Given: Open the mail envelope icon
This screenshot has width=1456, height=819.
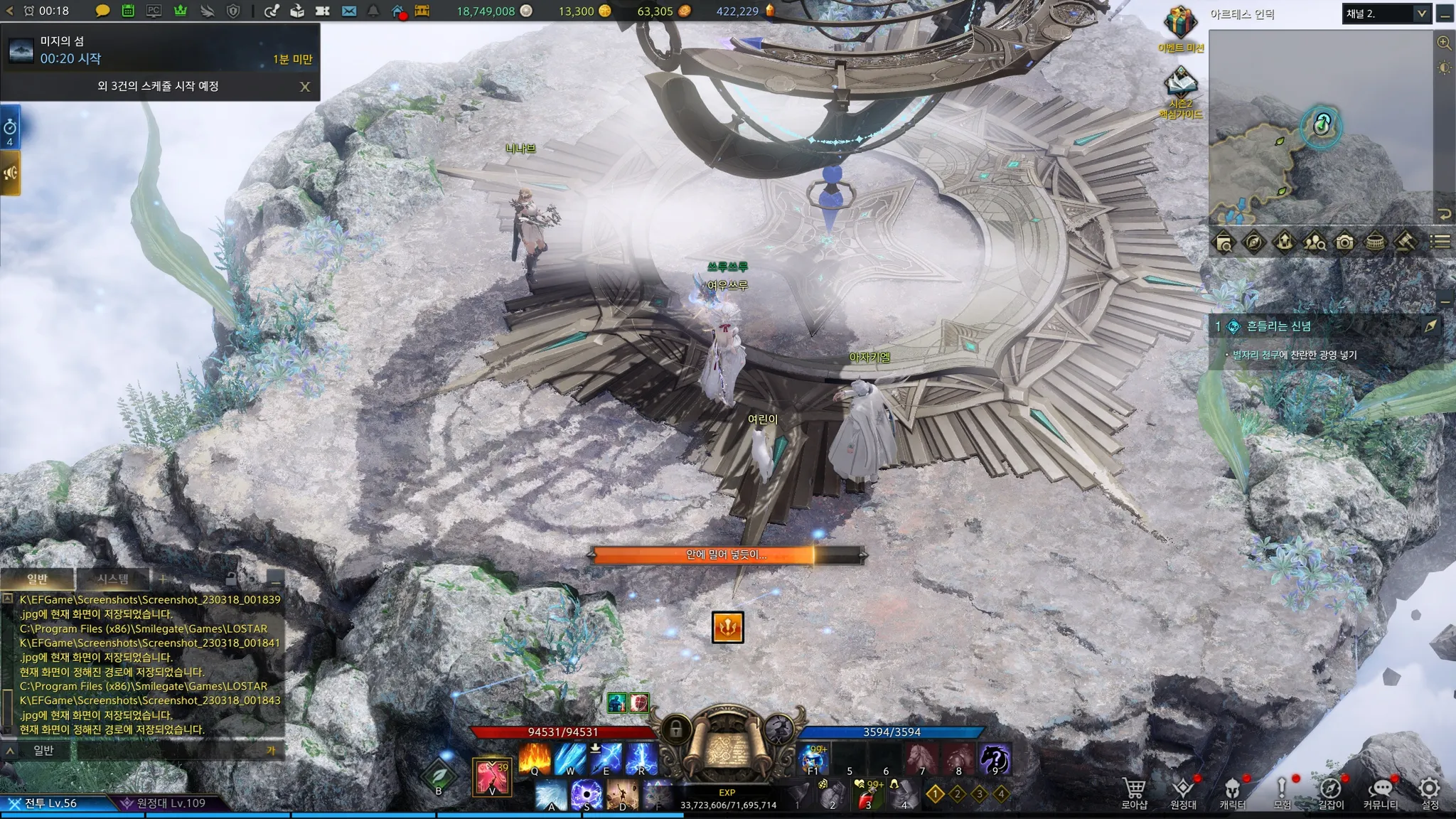Looking at the screenshot, I should (348, 11).
